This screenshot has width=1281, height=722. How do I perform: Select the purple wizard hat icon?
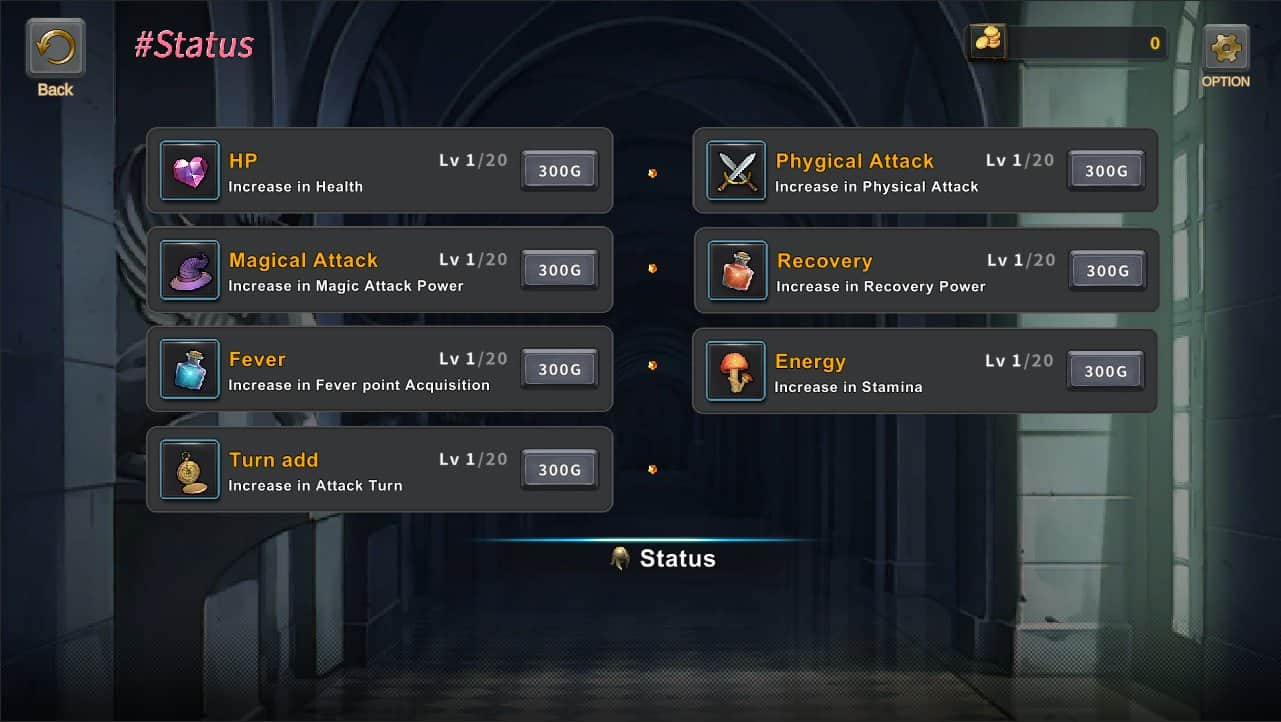pos(190,270)
